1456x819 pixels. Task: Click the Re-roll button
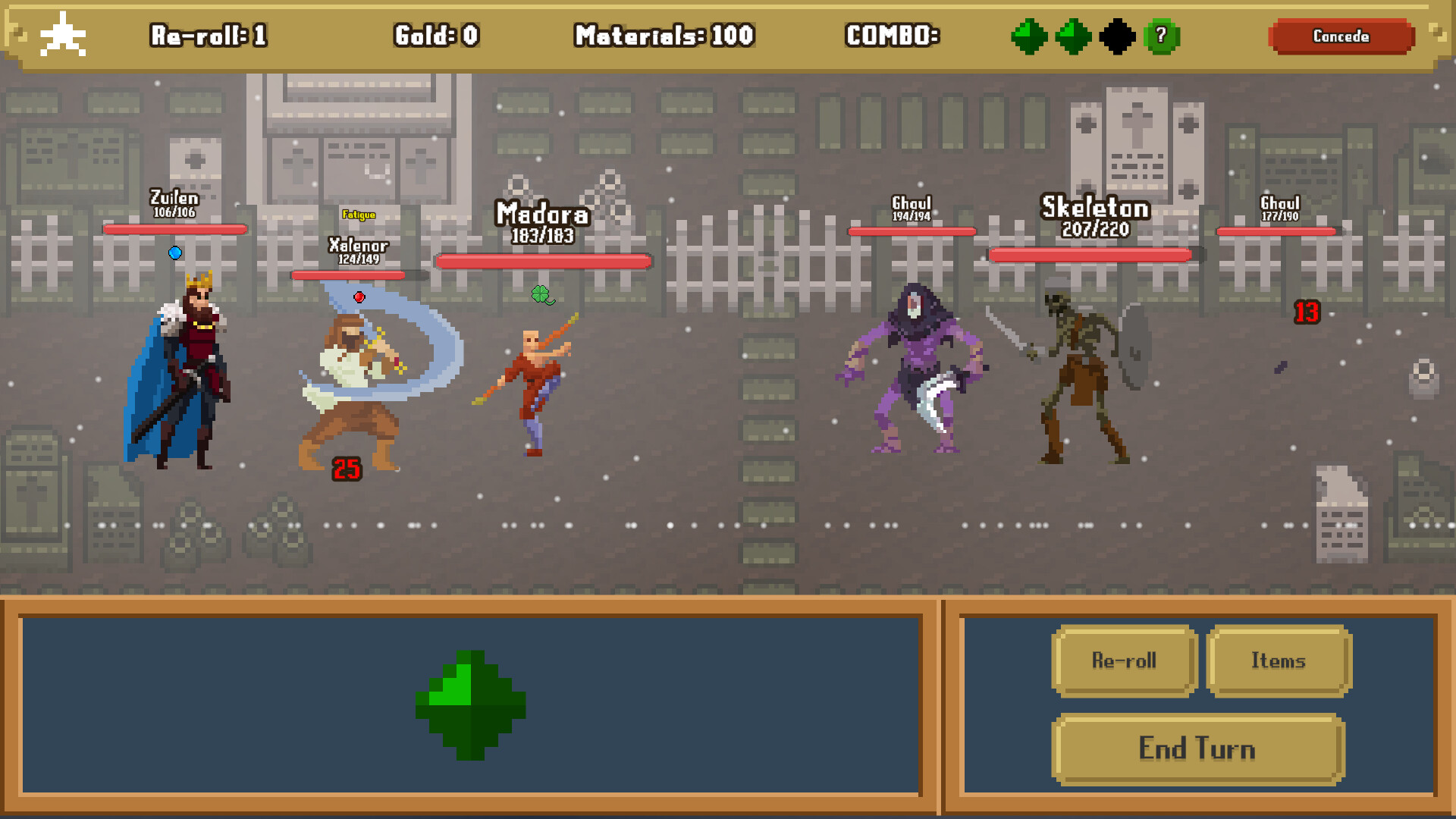point(1124,661)
